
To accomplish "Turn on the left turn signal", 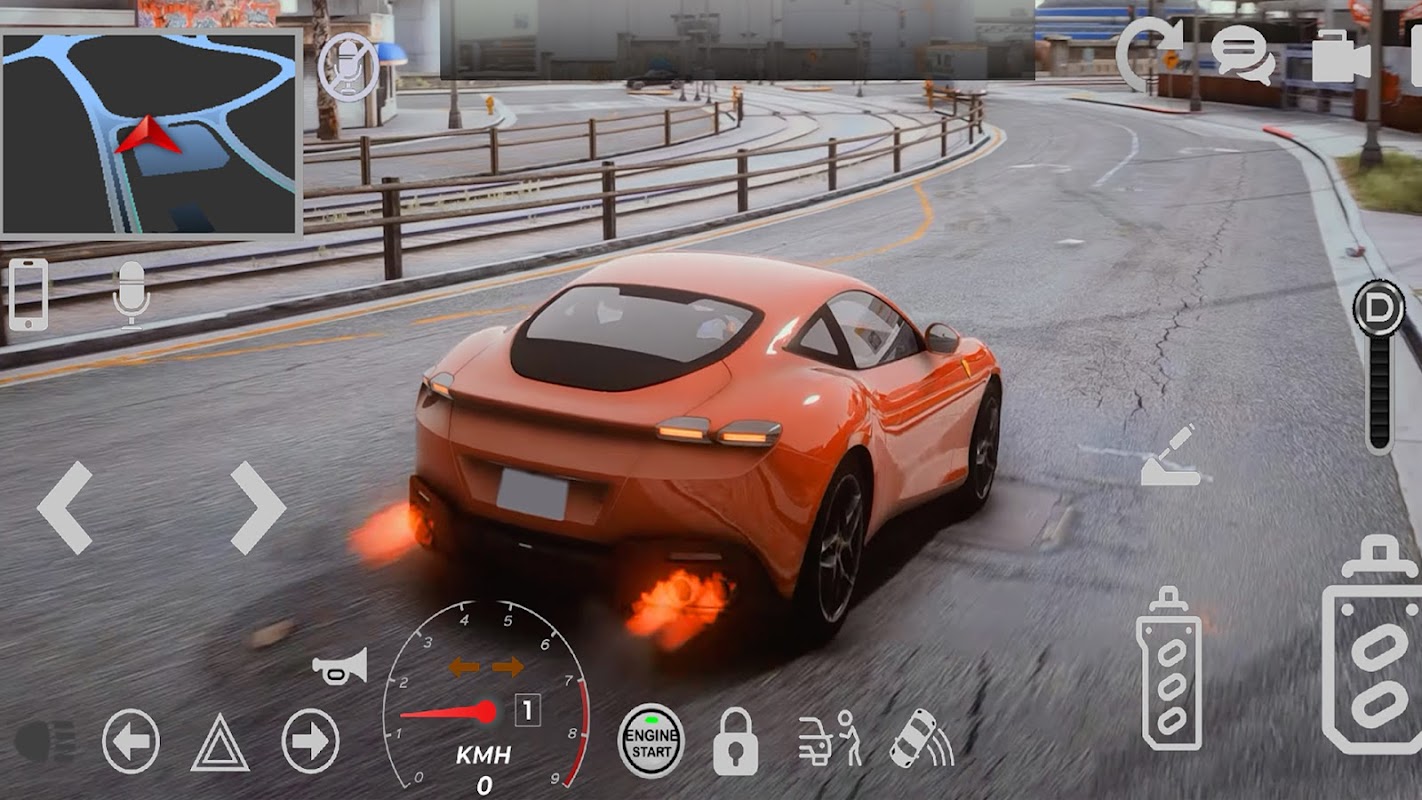I will click(x=131, y=741).
